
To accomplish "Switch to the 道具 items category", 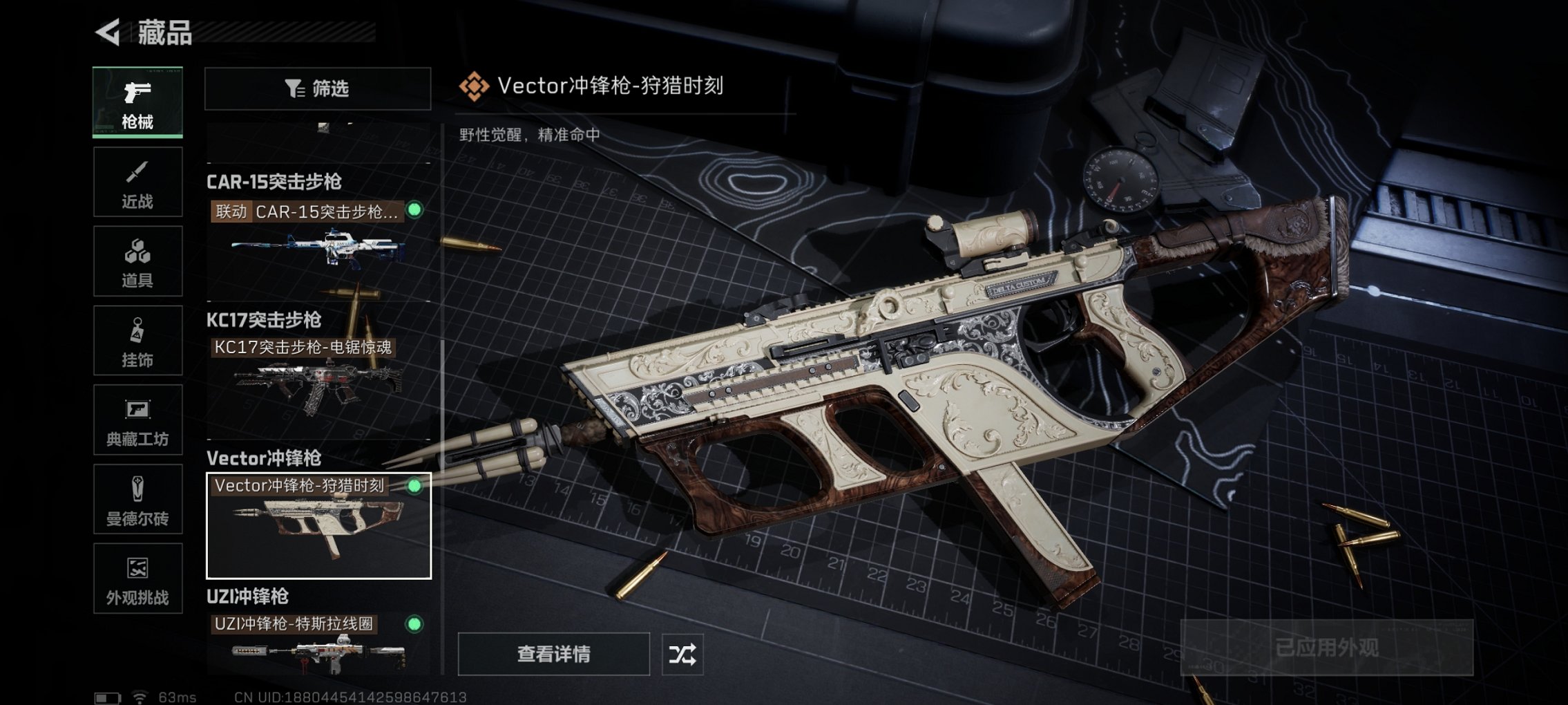I will coord(137,261).
